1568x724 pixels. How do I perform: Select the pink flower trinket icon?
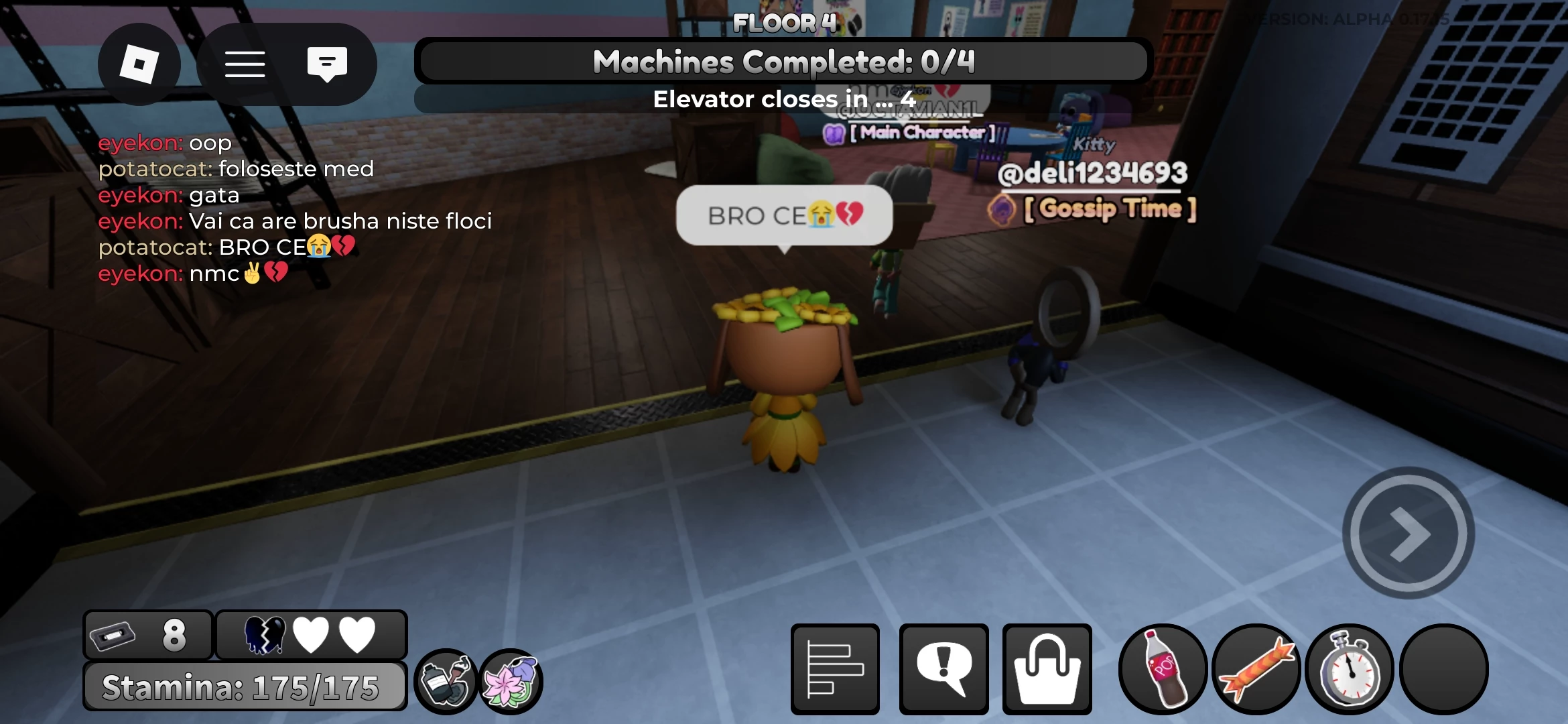click(x=511, y=682)
